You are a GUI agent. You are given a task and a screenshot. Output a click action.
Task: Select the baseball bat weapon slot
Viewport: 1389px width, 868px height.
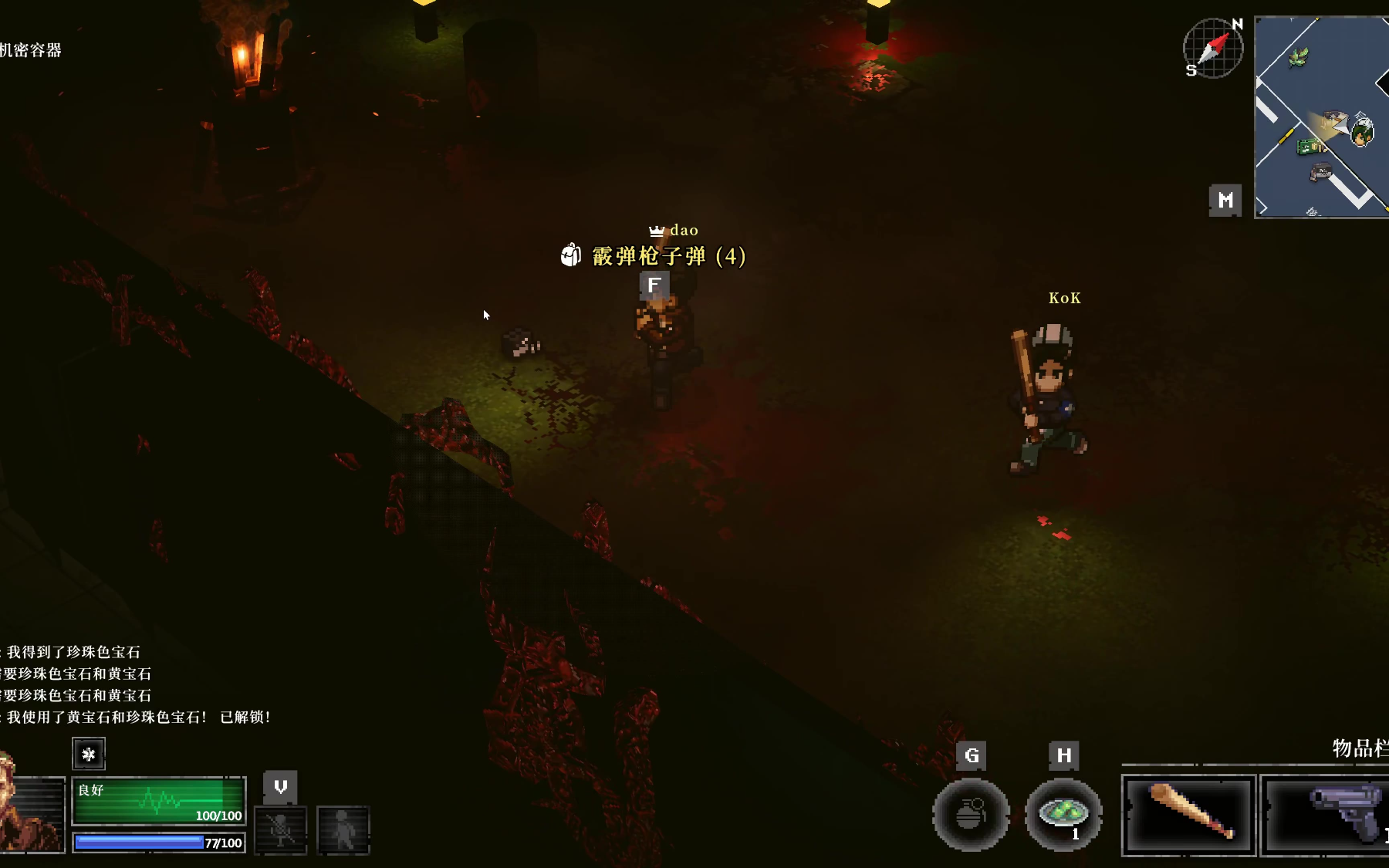[1188, 815]
